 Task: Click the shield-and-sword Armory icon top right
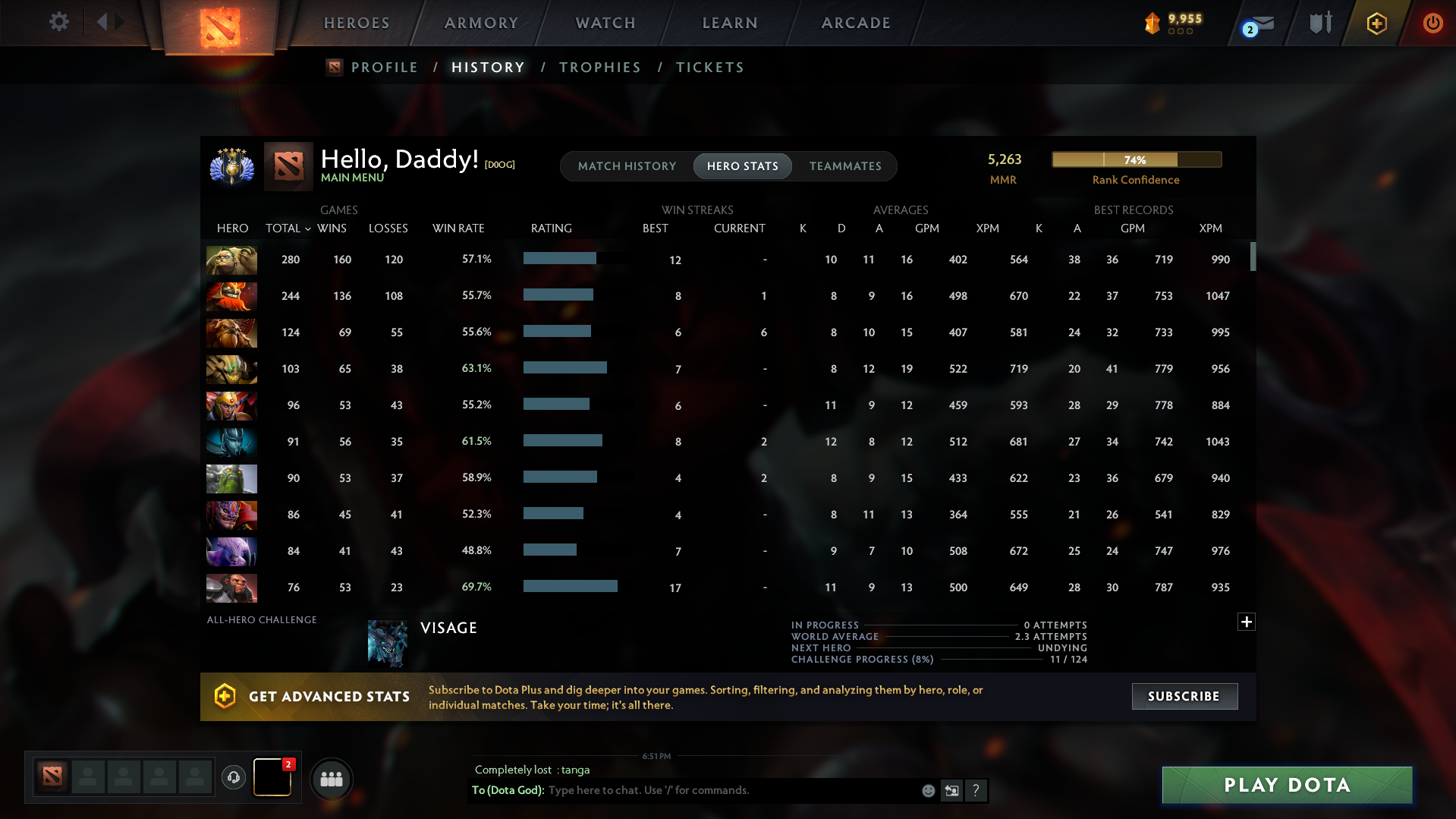pyautogui.click(x=1319, y=22)
